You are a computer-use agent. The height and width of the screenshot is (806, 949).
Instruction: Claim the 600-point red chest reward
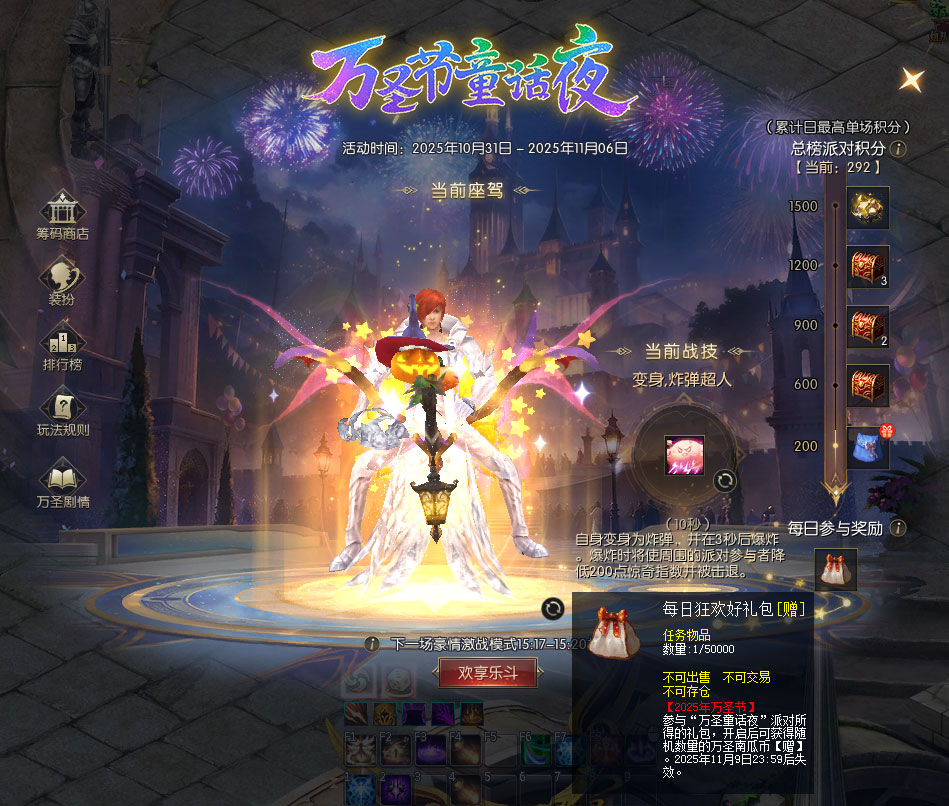867,385
